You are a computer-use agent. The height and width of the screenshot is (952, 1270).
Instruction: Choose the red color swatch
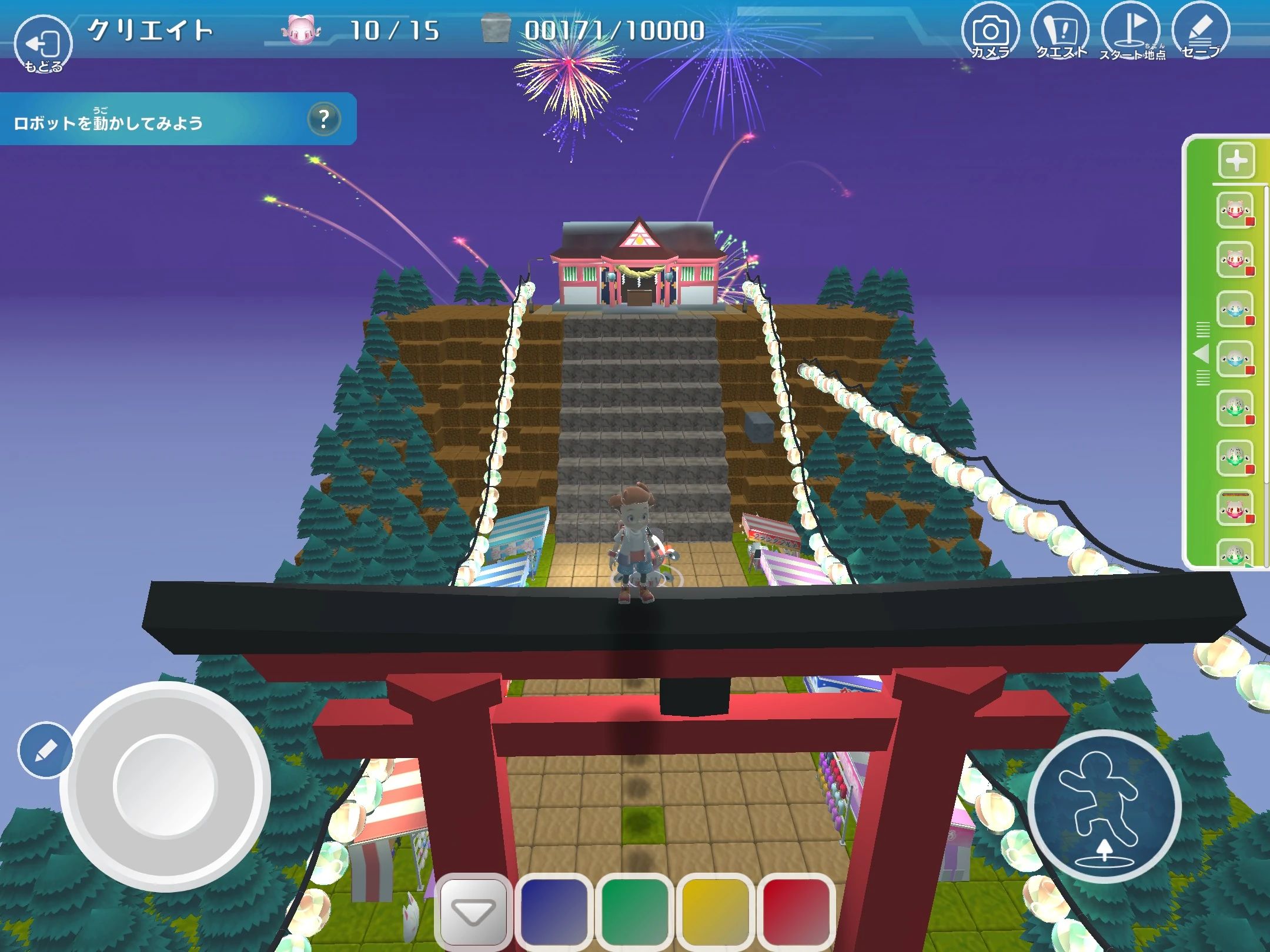[x=796, y=912]
